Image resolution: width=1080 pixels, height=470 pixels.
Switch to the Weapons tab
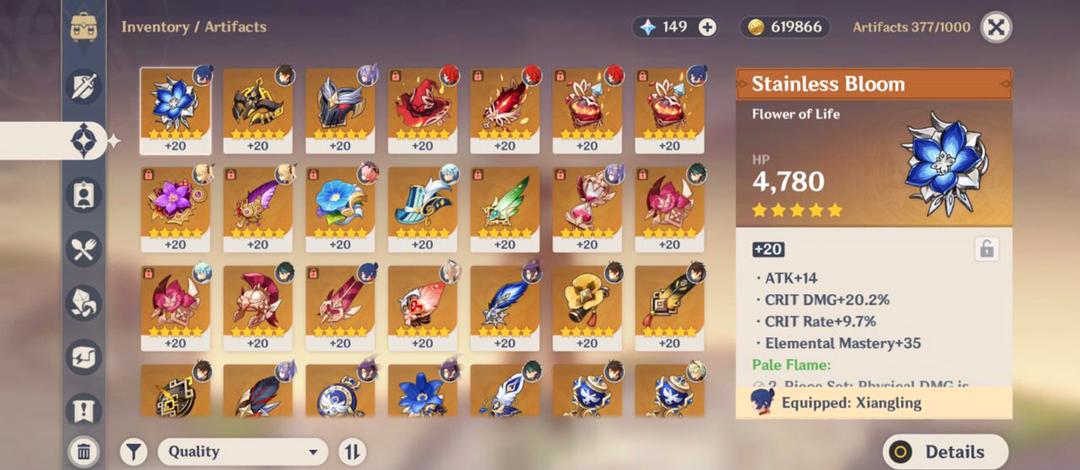(84, 86)
